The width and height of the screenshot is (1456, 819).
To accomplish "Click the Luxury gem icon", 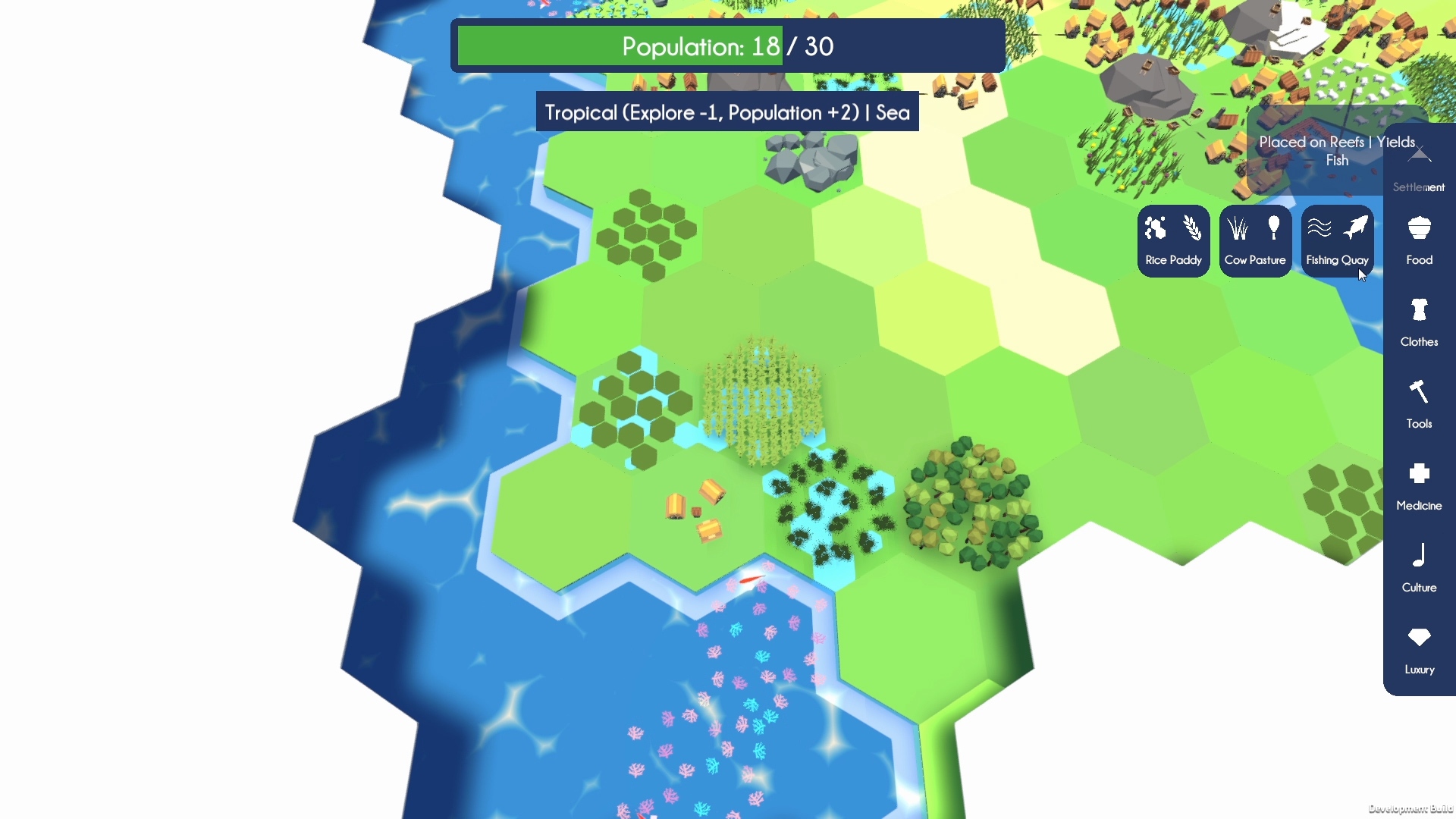I will [1419, 639].
